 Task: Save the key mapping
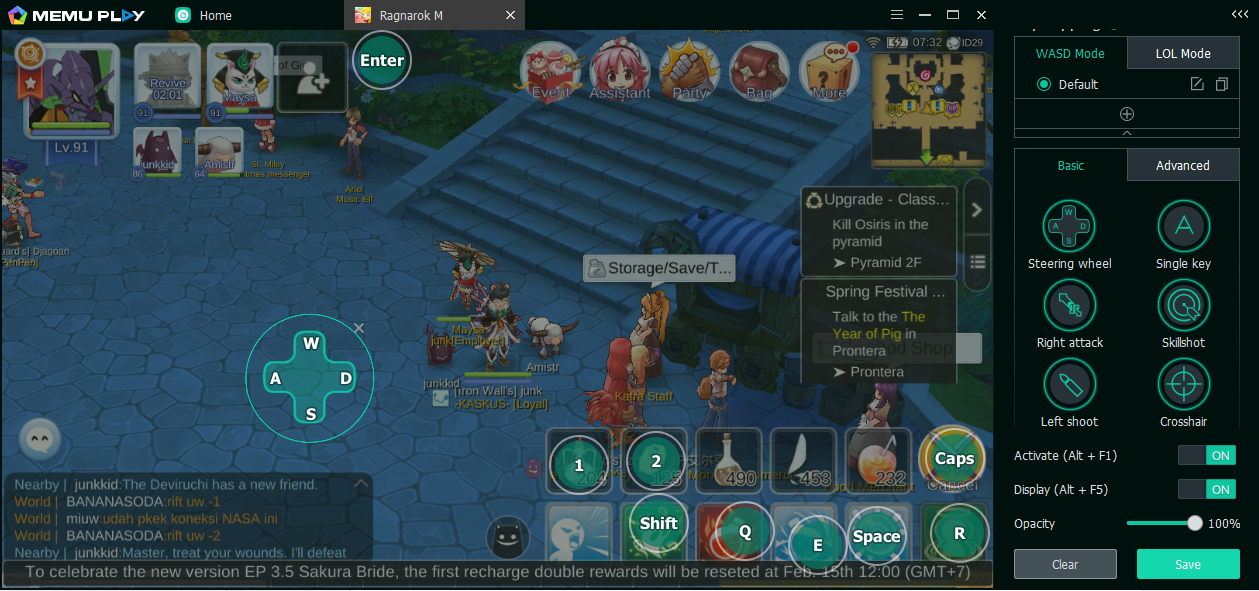1188,564
